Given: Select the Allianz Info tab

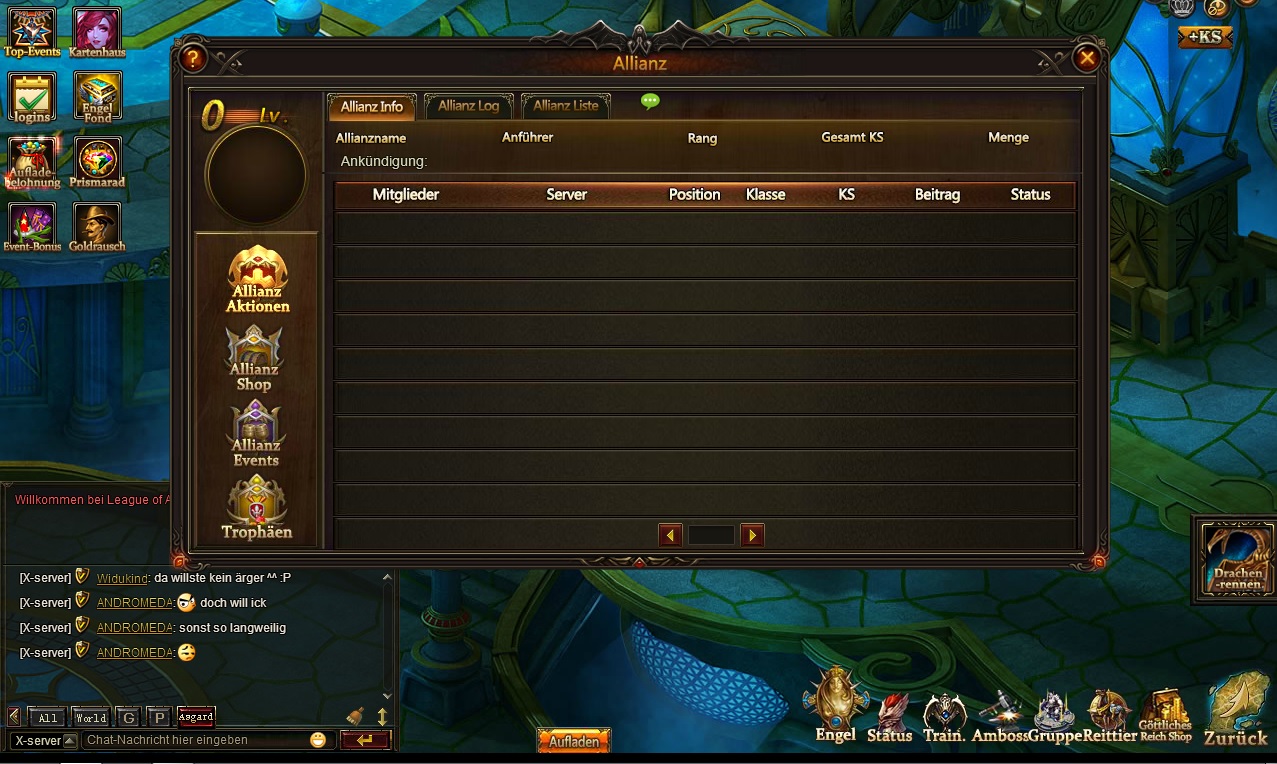Looking at the screenshot, I should tap(371, 106).
